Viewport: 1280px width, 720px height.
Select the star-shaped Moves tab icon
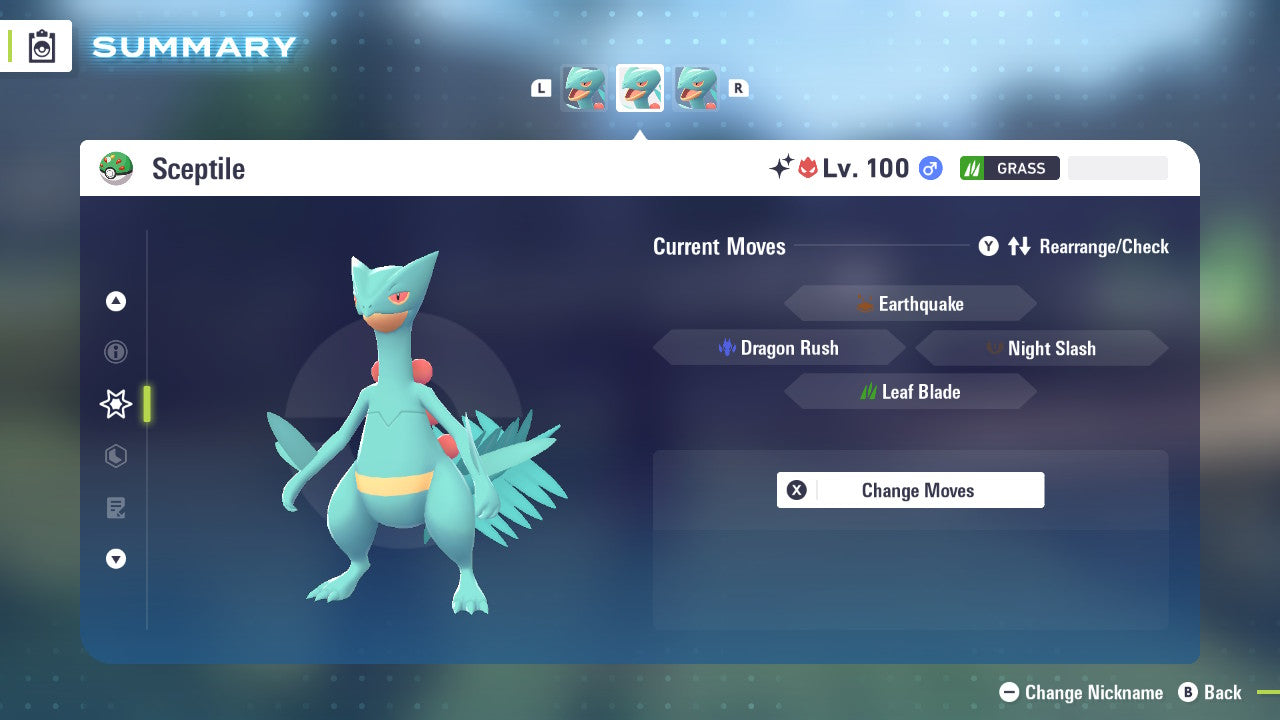pos(115,404)
